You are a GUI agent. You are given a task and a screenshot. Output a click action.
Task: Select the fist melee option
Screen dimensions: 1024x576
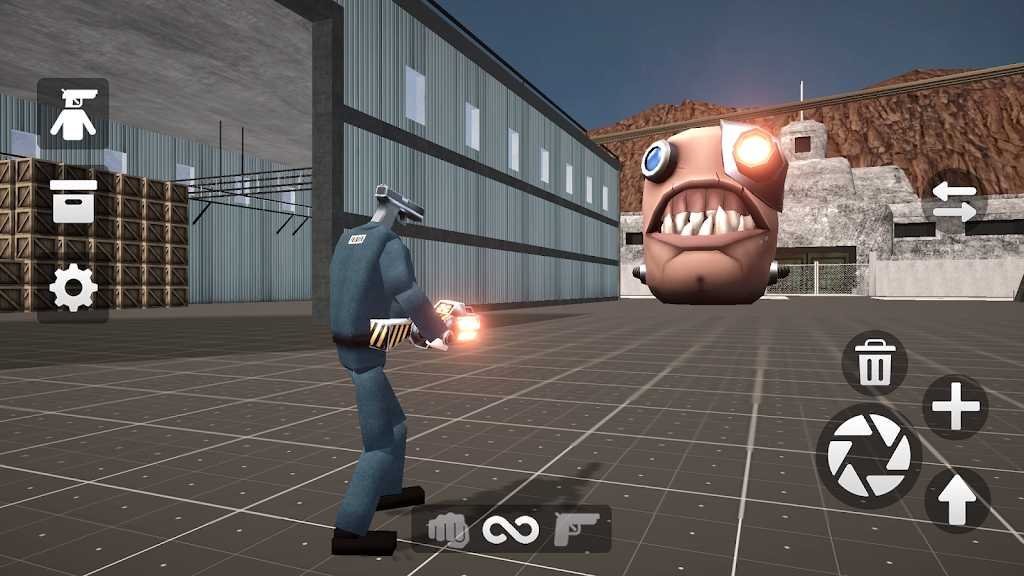(448, 529)
